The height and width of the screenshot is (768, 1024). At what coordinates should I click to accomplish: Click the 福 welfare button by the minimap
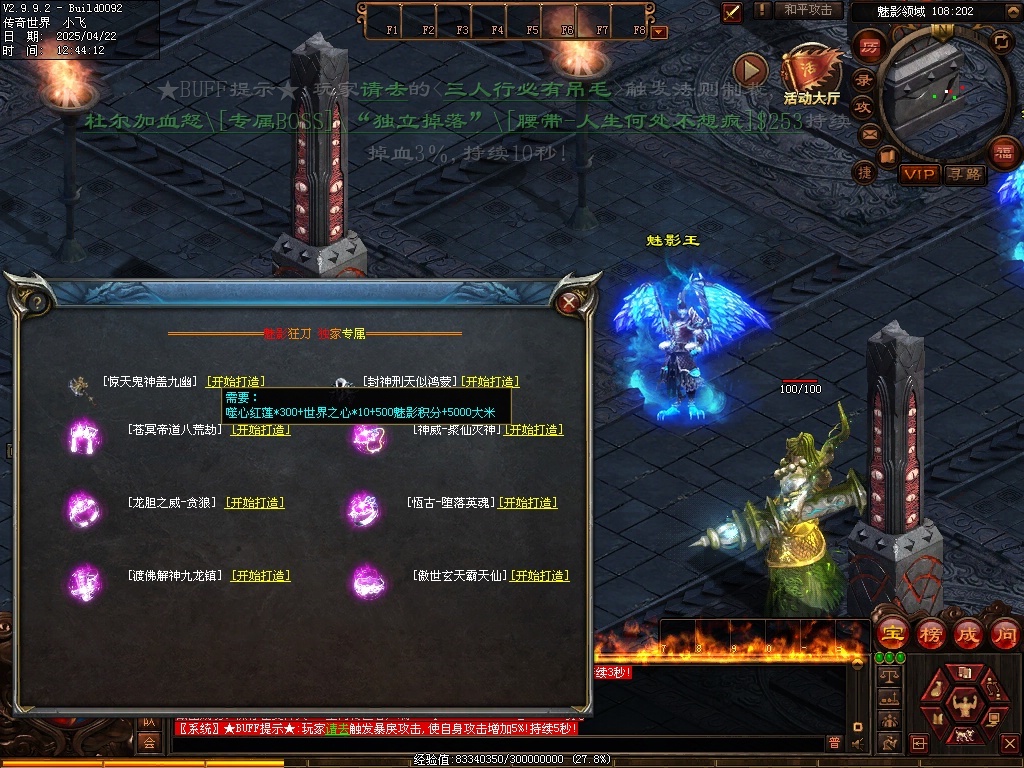1003,152
